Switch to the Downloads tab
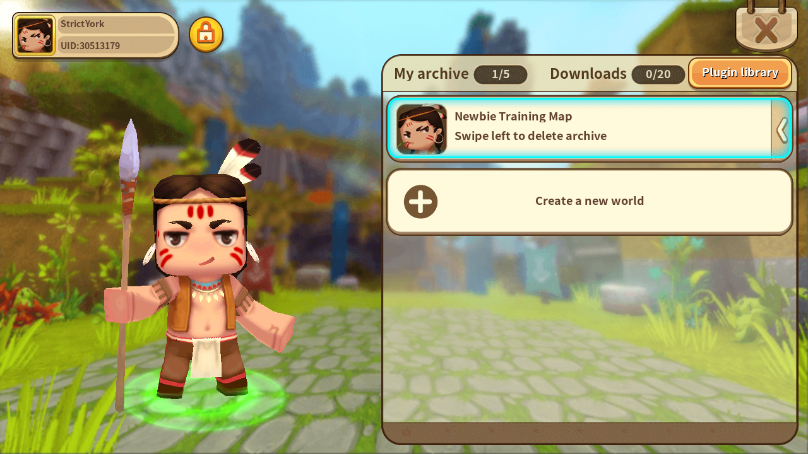The width and height of the screenshot is (808, 454). (x=588, y=74)
